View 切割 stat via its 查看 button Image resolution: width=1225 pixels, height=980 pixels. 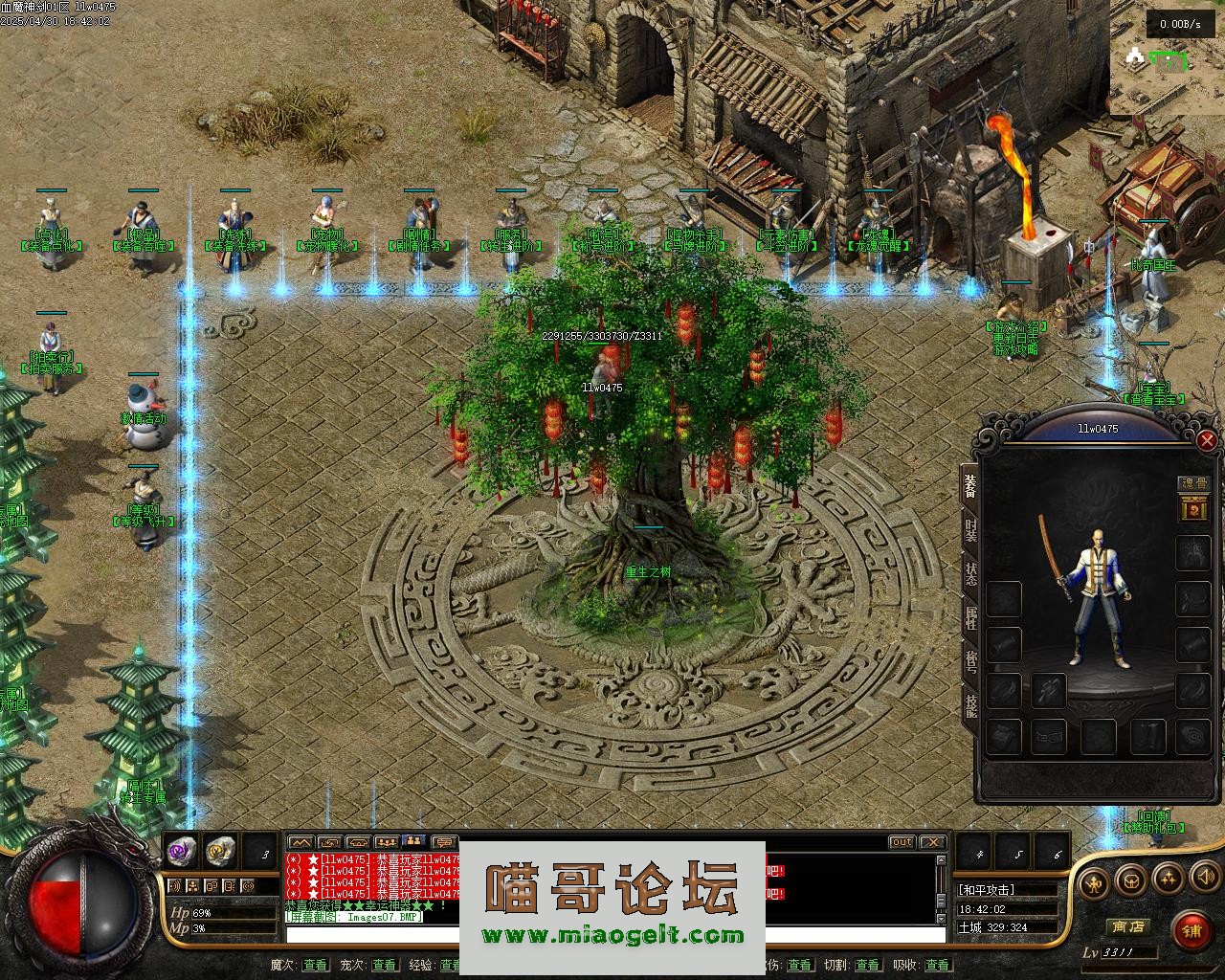point(867,965)
